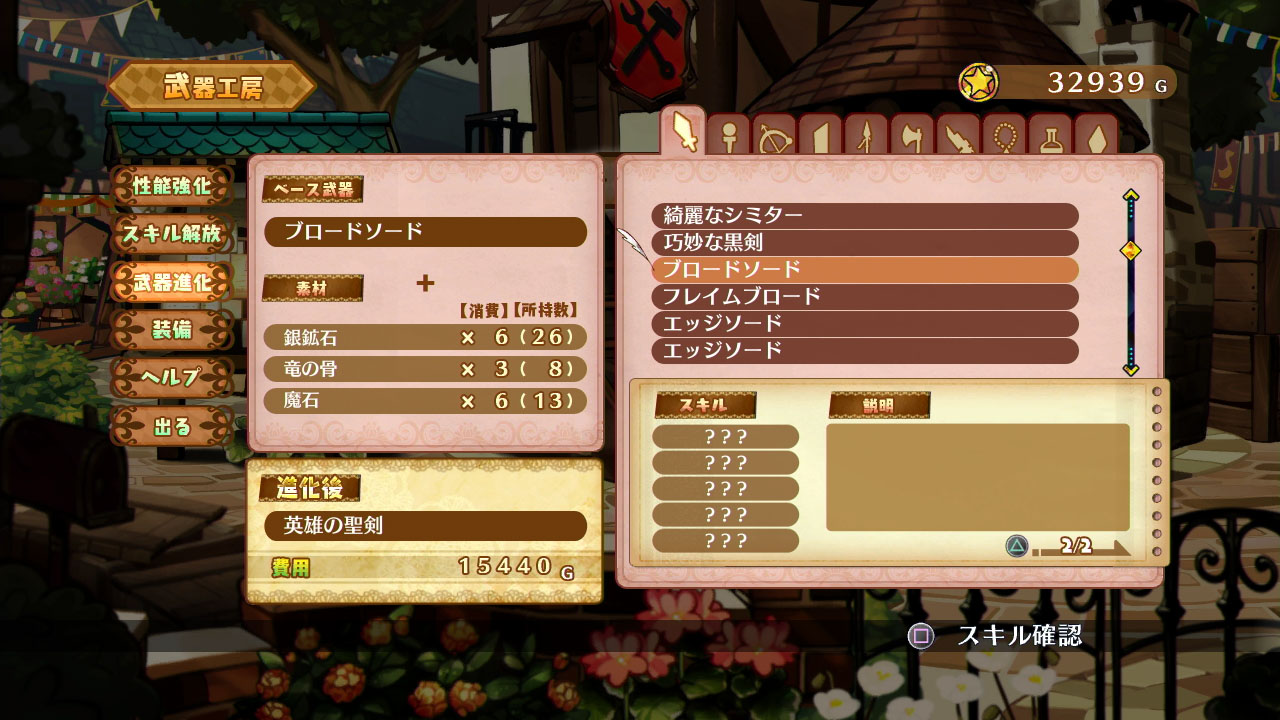Click the ヘルプ help button
Image resolution: width=1280 pixels, height=720 pixels.
172,378
